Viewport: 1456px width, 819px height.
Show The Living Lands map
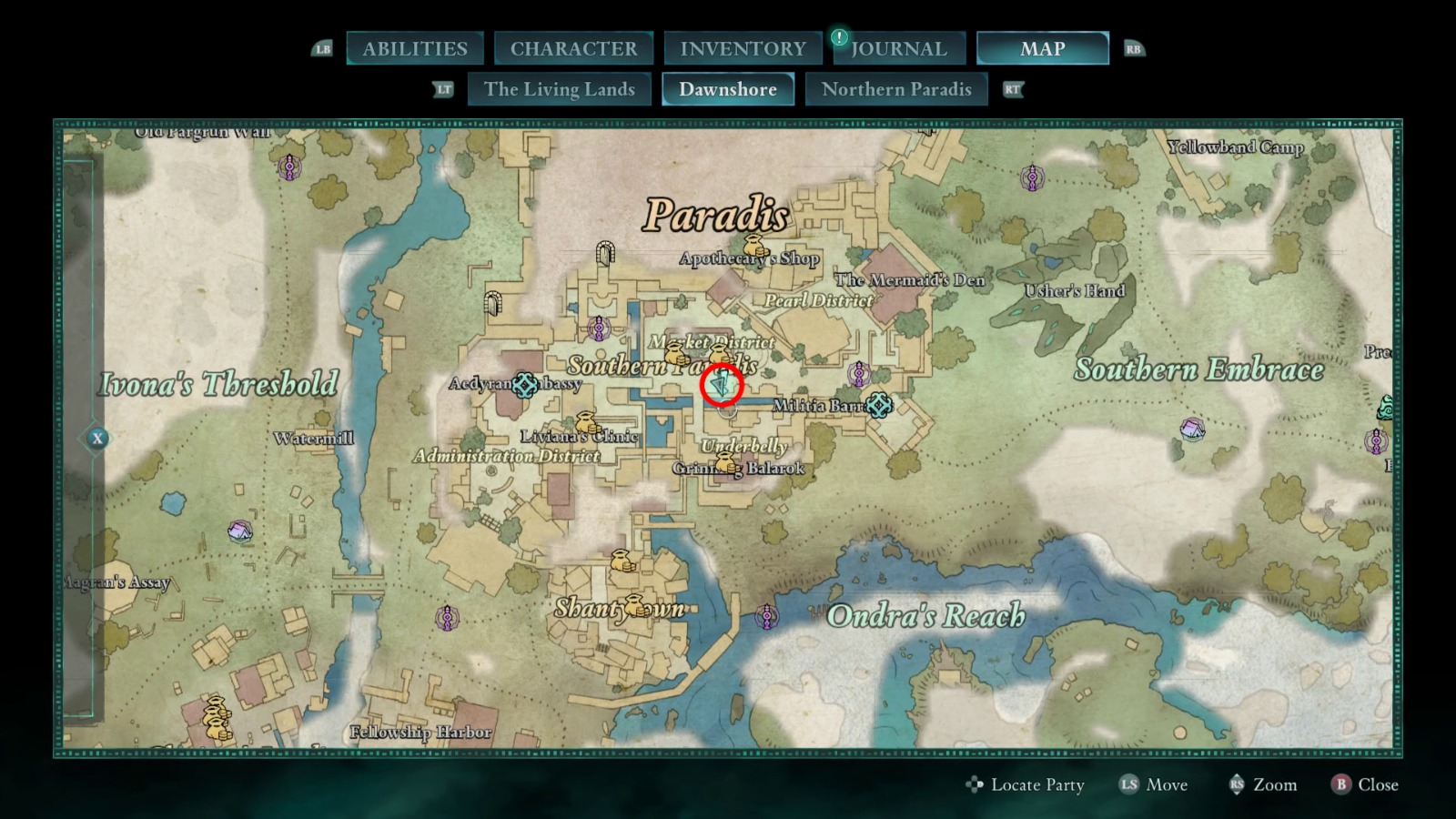(x=559, y=89)
